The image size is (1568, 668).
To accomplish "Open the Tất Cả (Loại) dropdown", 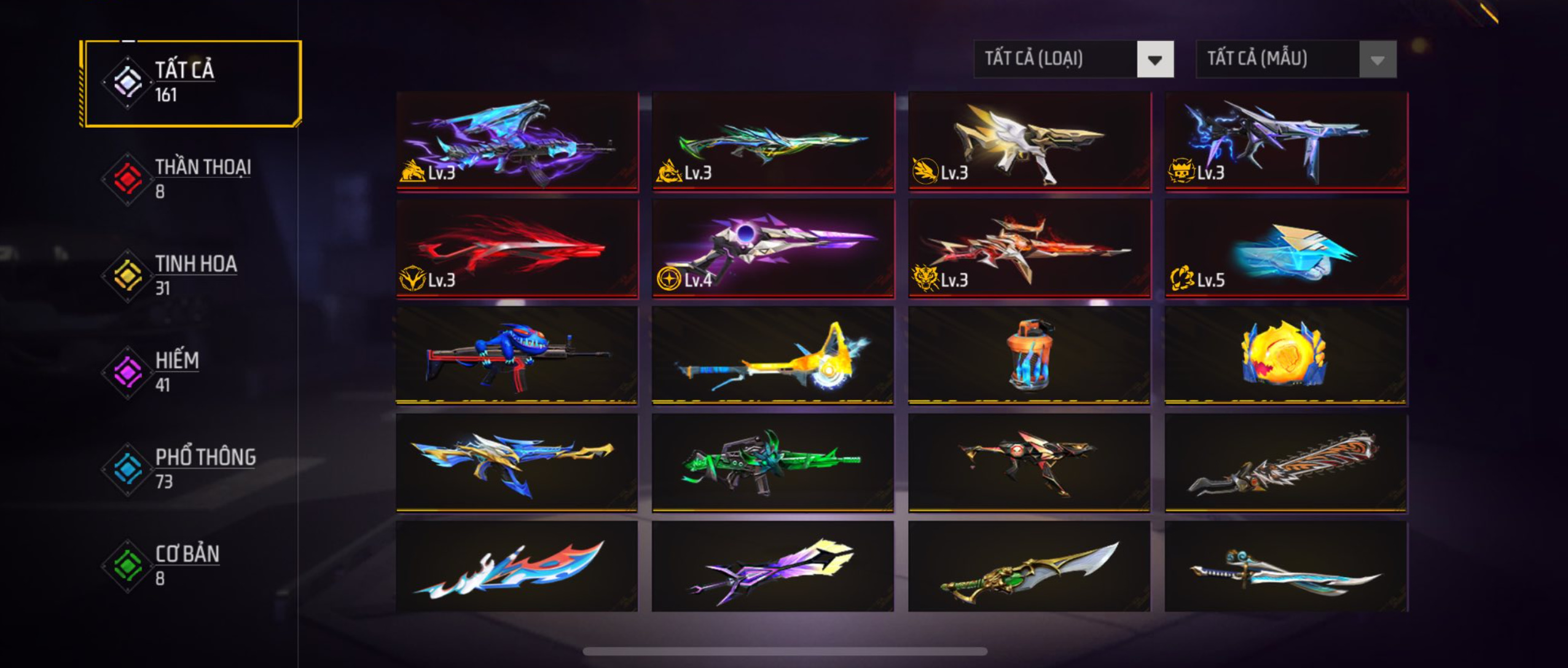I will coord(1073,59).
